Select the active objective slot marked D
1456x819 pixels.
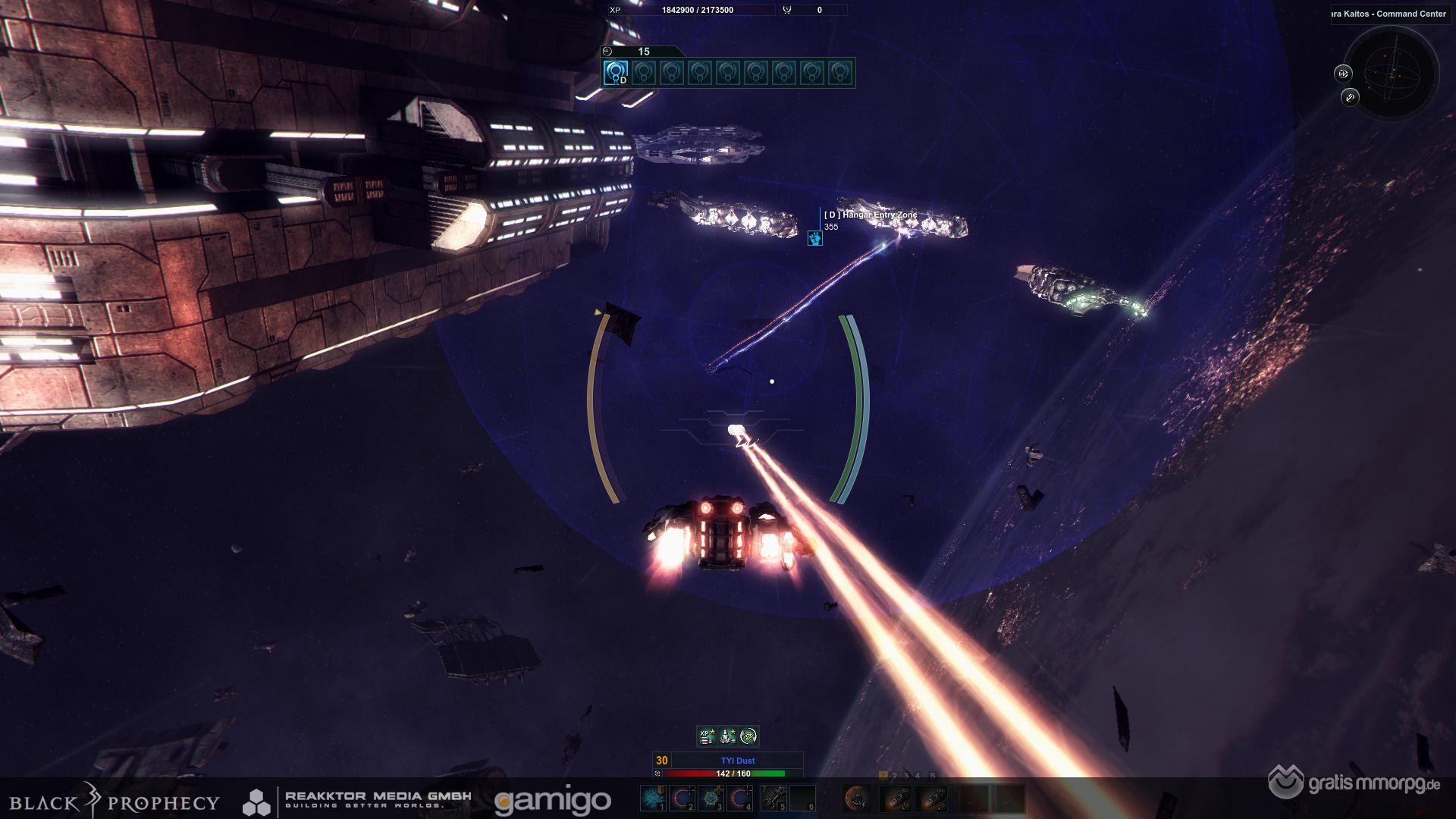pyautogui.click(x=616, y=73)
